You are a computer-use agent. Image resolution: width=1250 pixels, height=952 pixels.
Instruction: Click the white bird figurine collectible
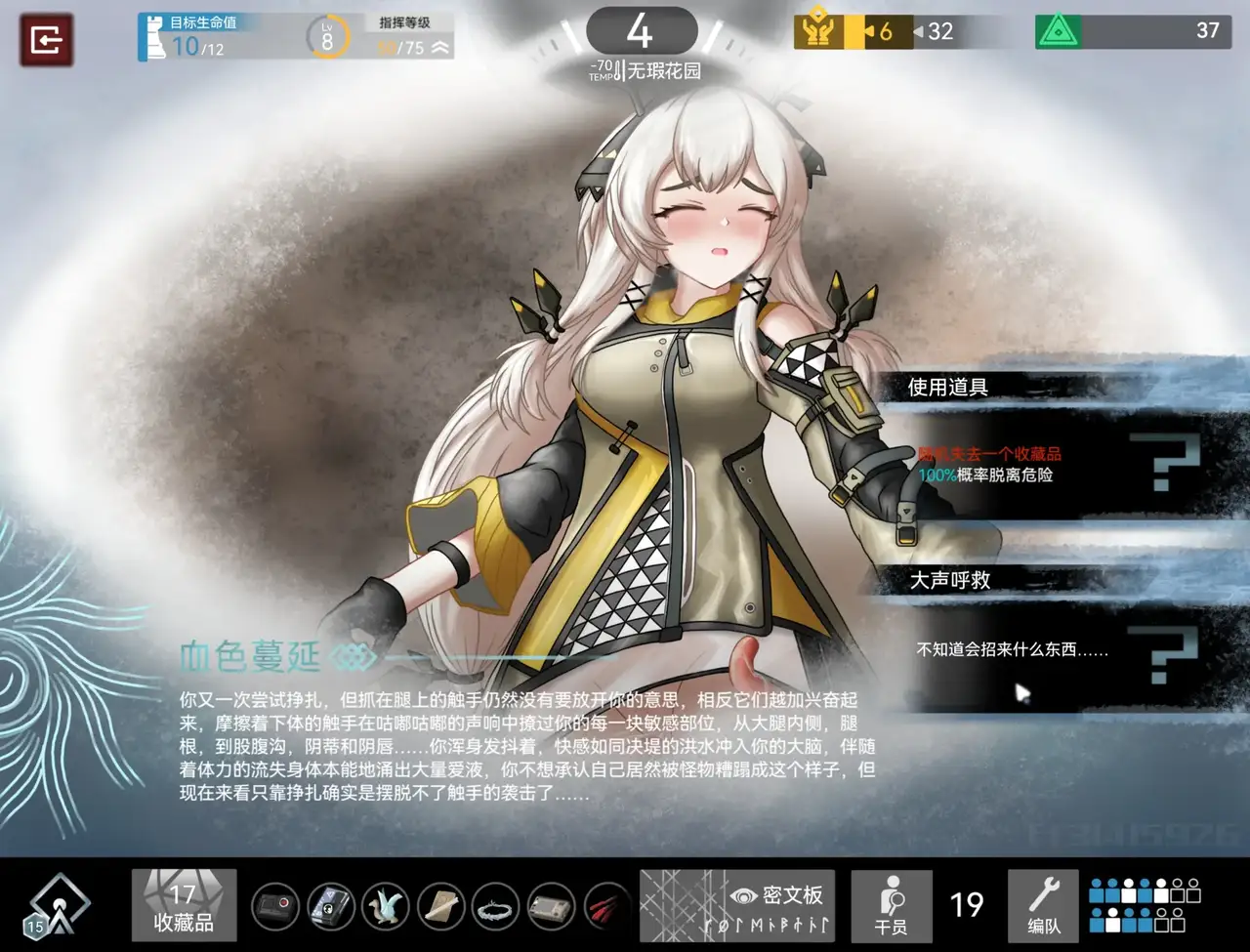[386, 907]
